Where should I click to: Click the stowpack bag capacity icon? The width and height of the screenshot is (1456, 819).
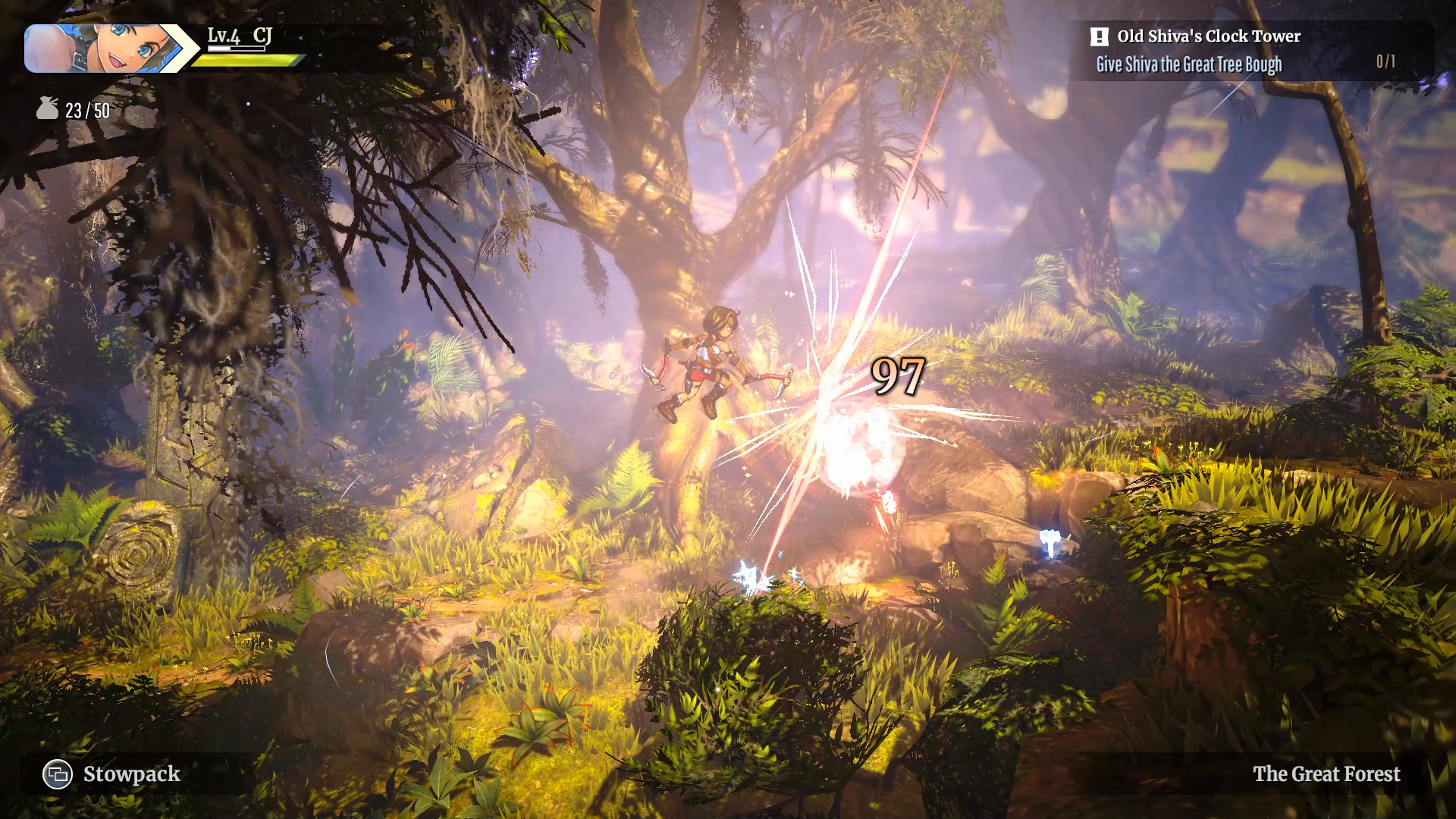click(47, 108)
